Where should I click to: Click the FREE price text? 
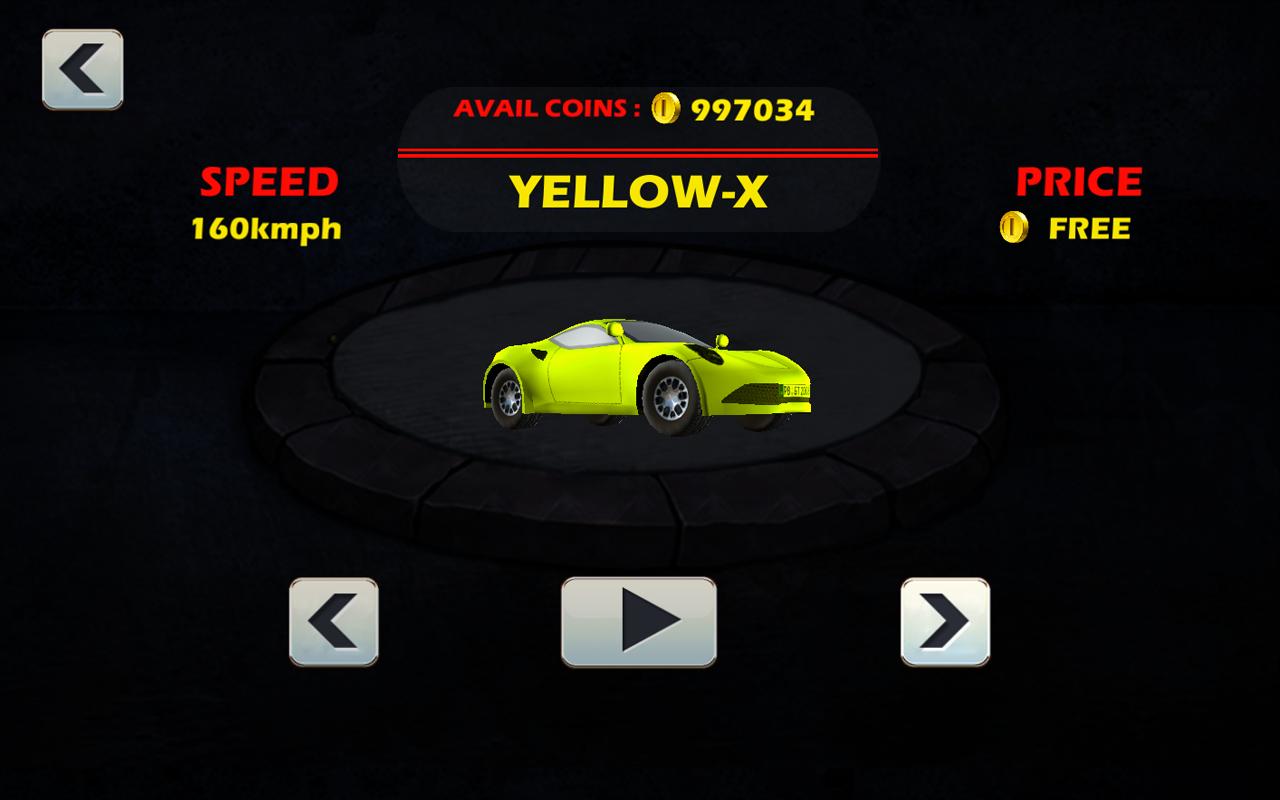pos(1089,228)
